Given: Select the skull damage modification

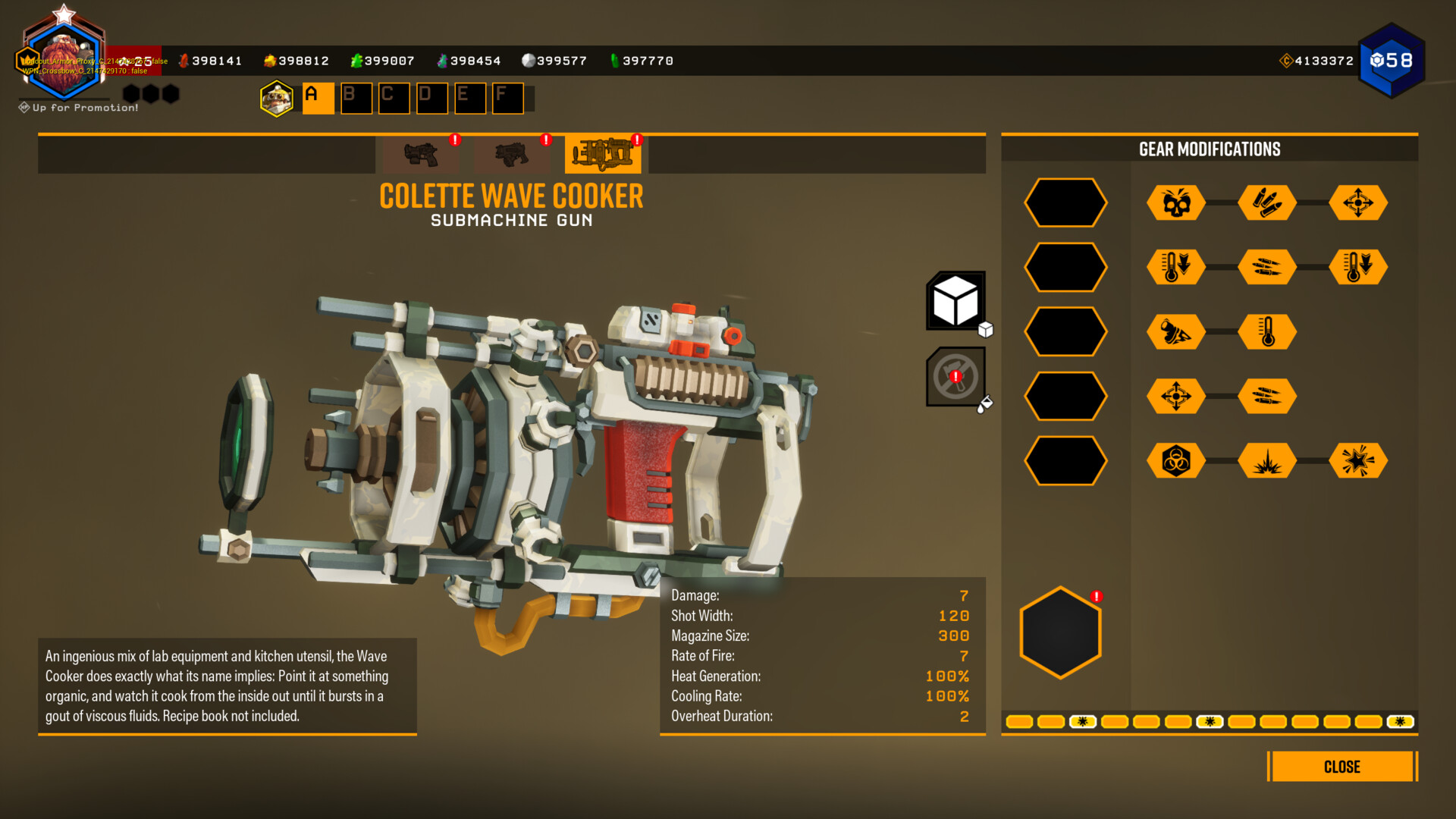Looking at the screenshot, I should click(x=1176, y=203).
